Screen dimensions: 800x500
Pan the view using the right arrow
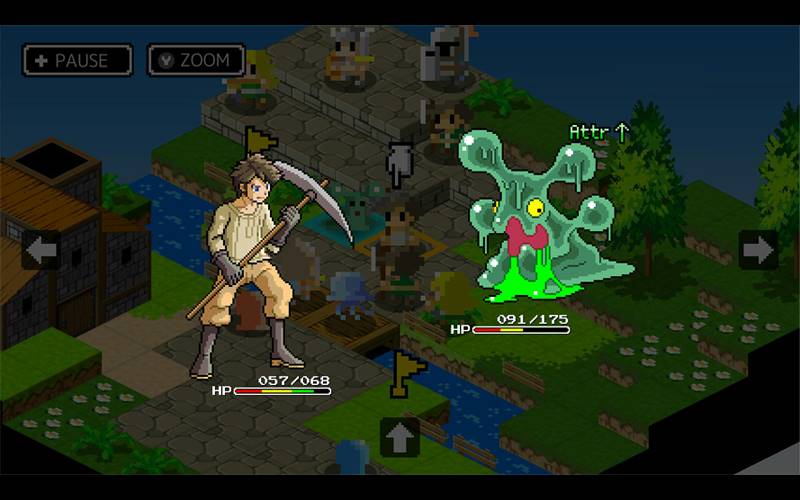coord(758,249)
